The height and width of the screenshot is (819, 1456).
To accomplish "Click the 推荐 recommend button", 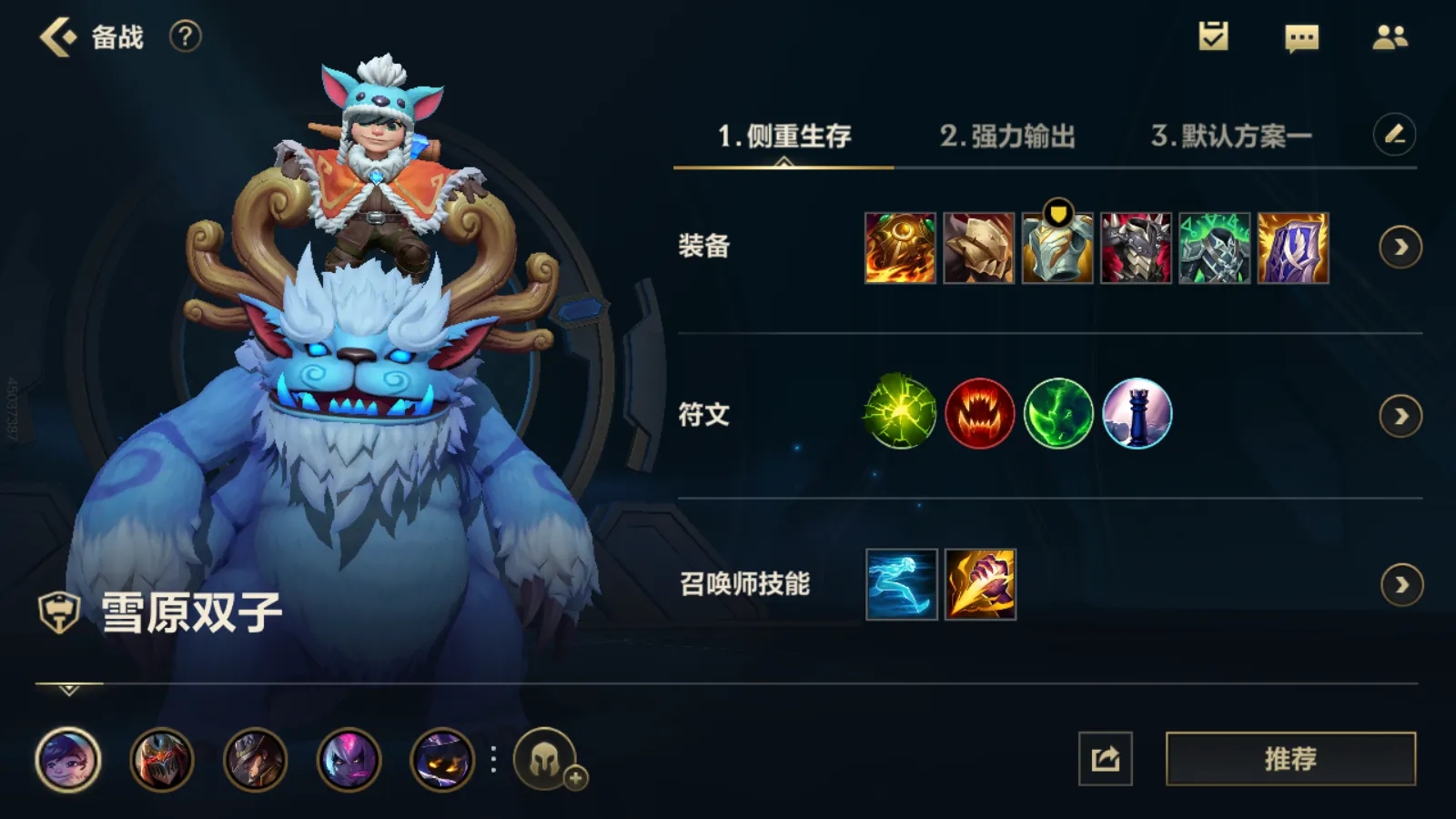I will click(x=1290, y=756).
